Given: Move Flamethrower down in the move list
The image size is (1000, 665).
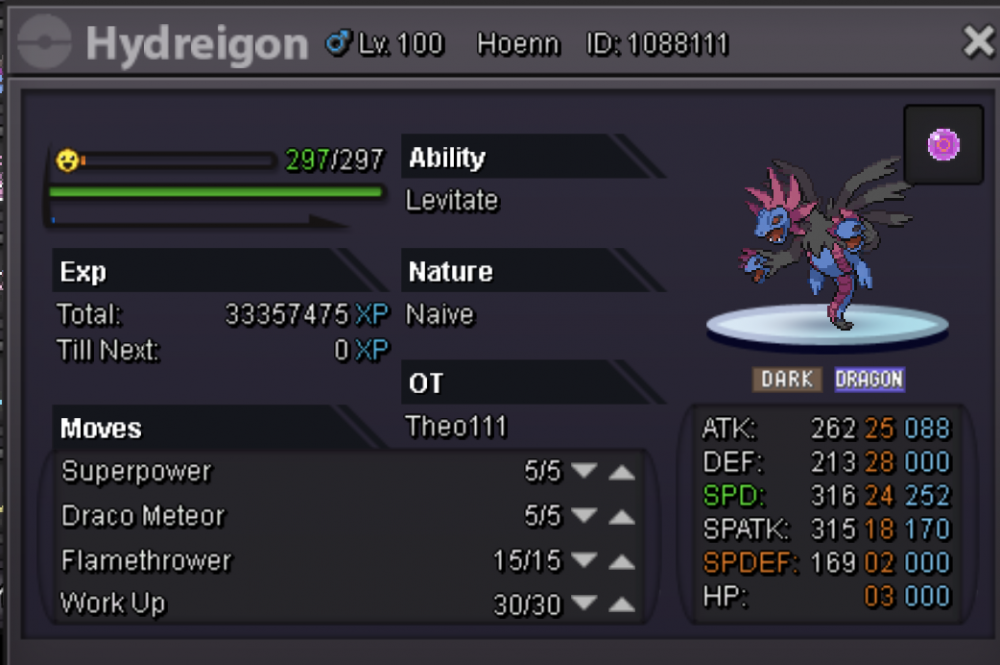Looking at the screenshot, I should [x=584, y=561].
